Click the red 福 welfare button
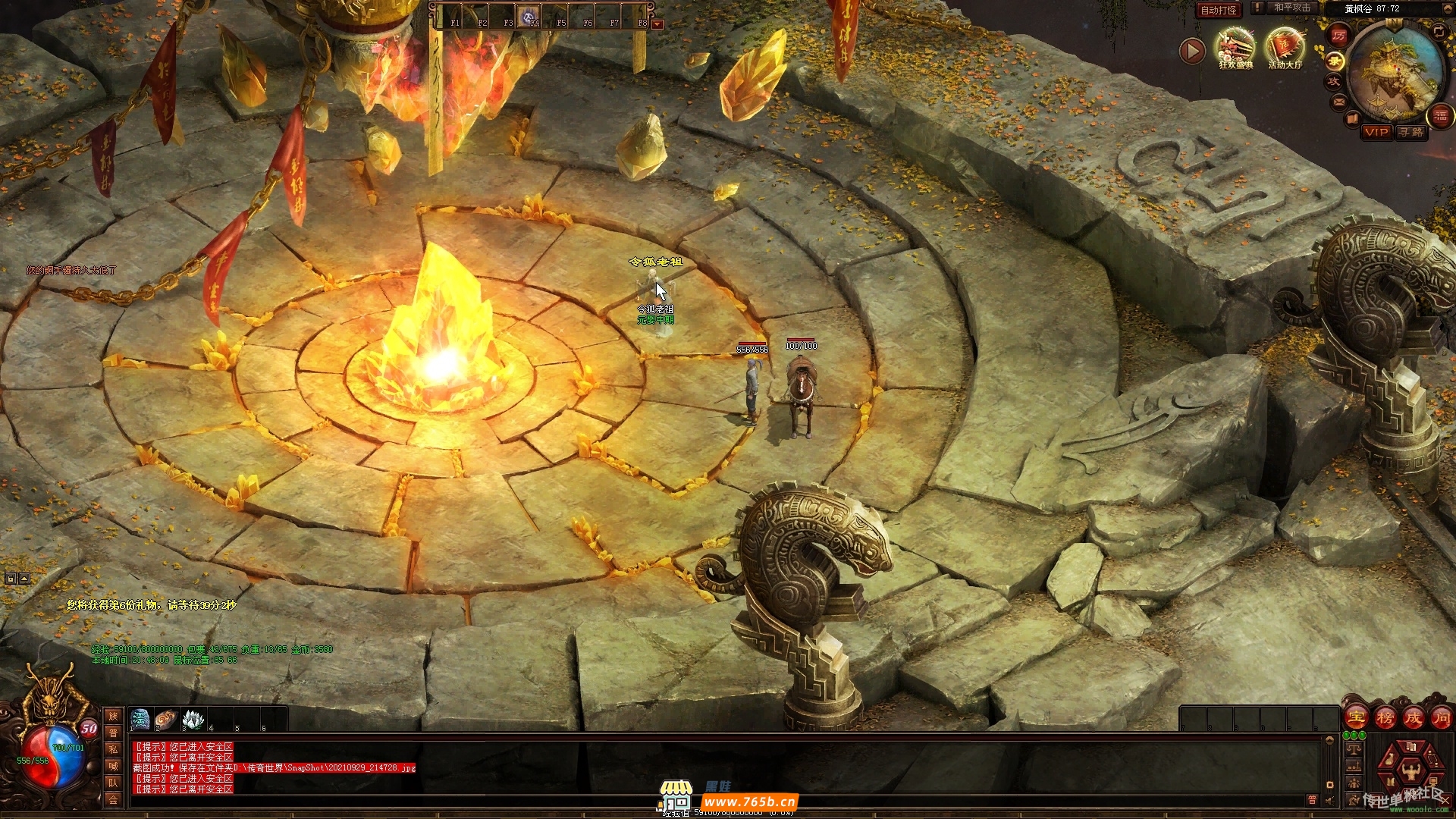The width and height of the screenshot is (1456, 819). pos(1440,116)
